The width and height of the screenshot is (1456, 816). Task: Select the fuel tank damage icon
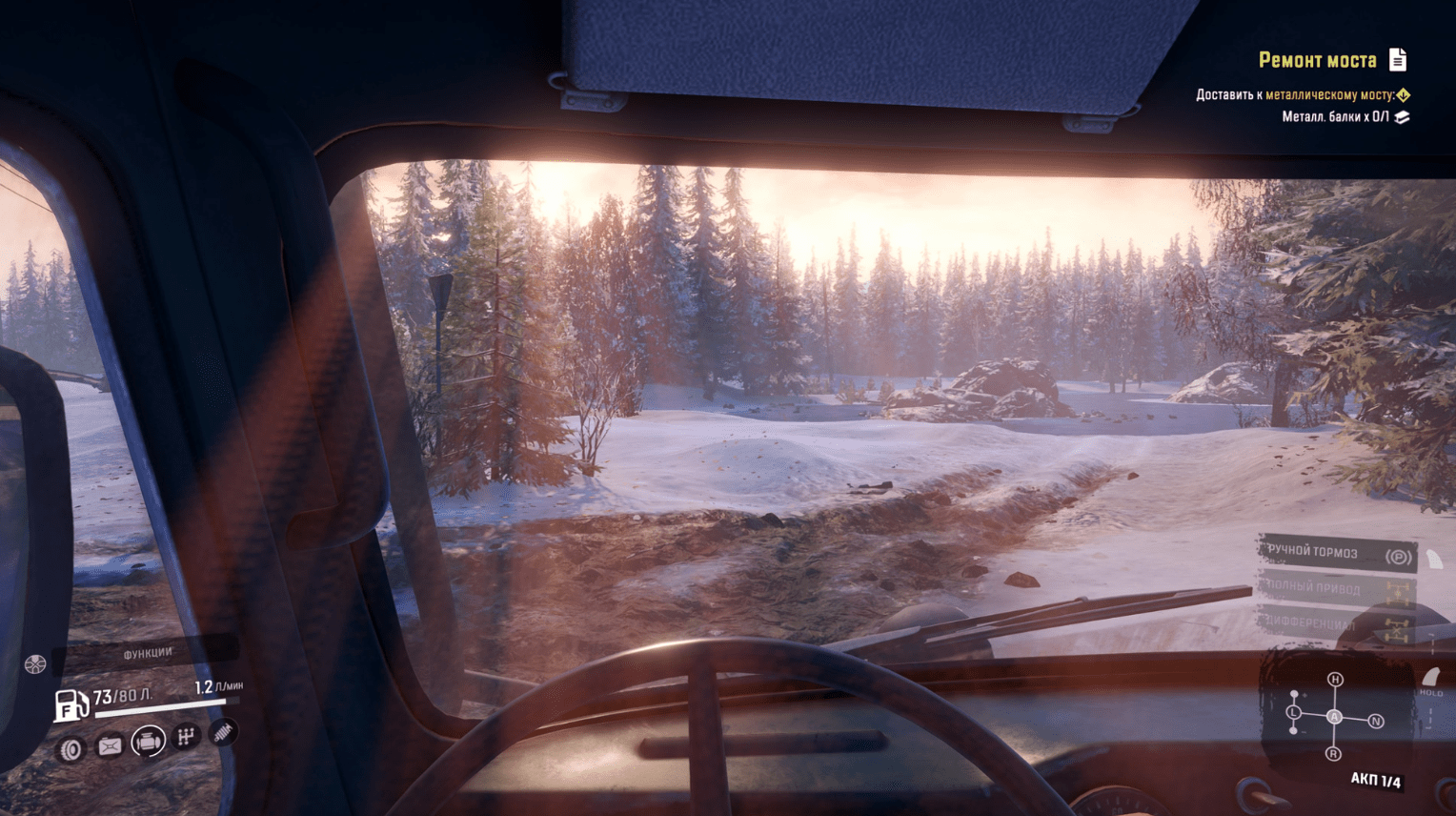click(110, 746)
